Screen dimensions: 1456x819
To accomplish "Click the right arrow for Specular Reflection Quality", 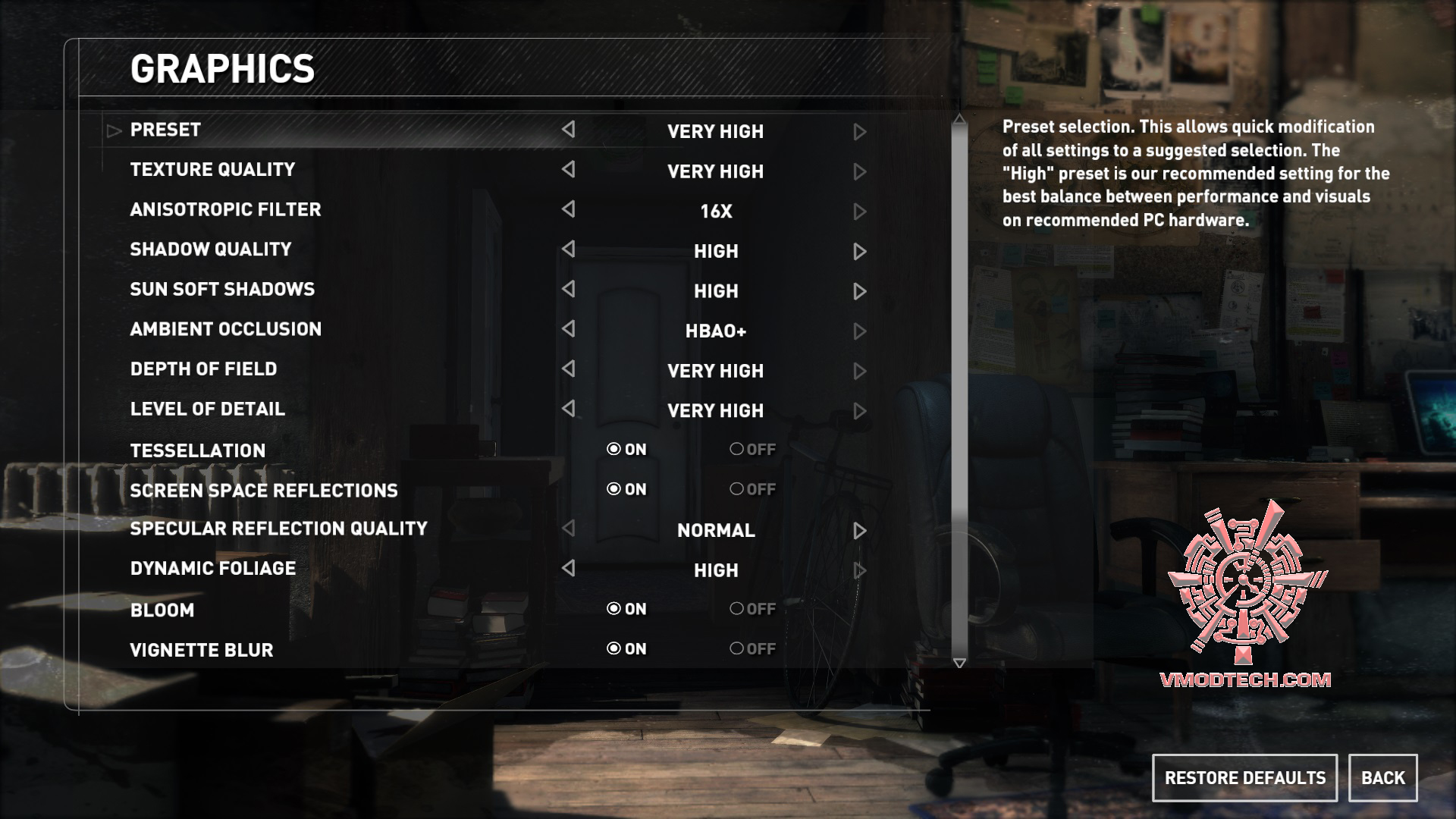I will click(859, 530).
